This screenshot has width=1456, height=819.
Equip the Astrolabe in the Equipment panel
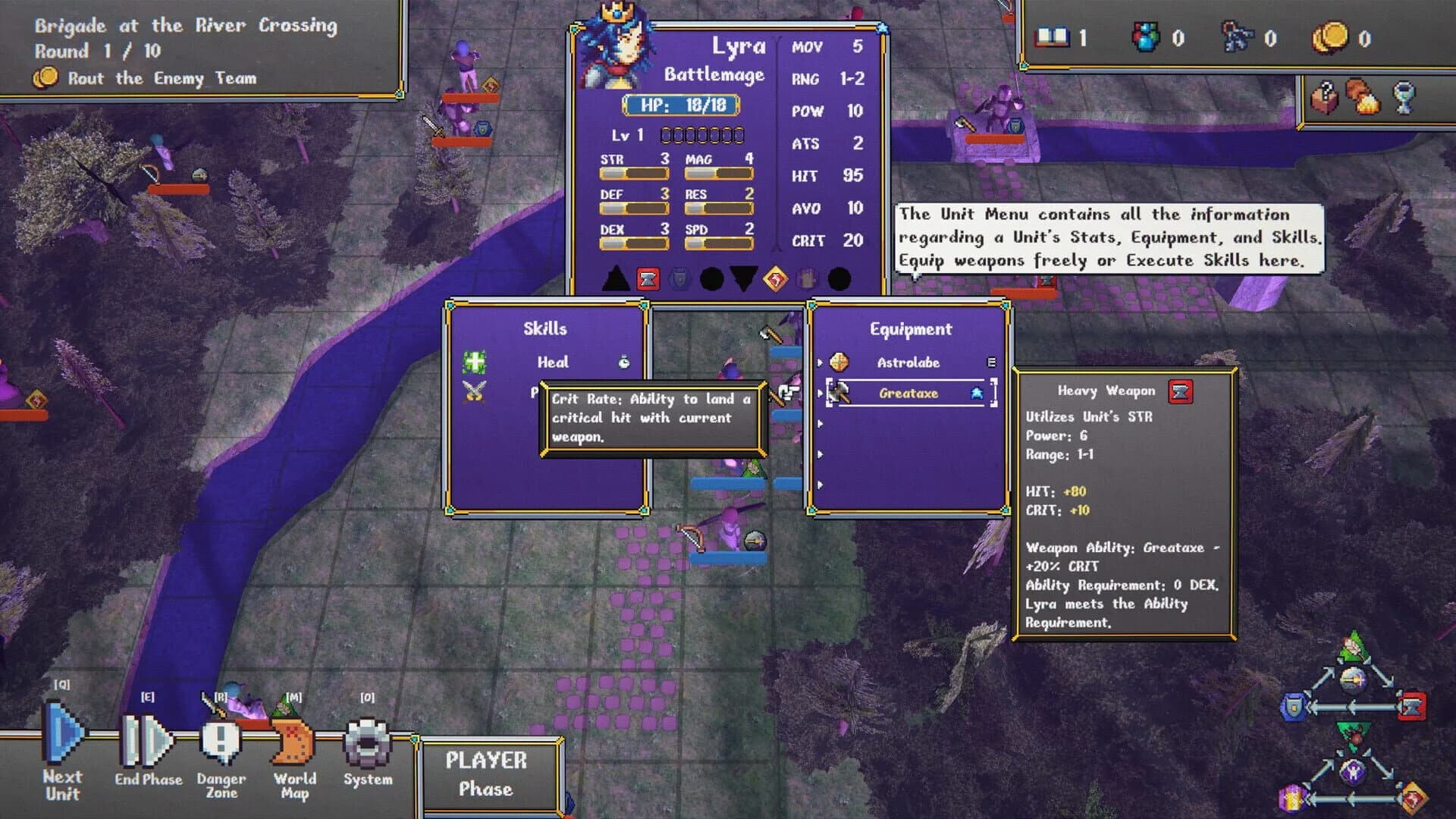pyautogui.click(x=908, y=362)
